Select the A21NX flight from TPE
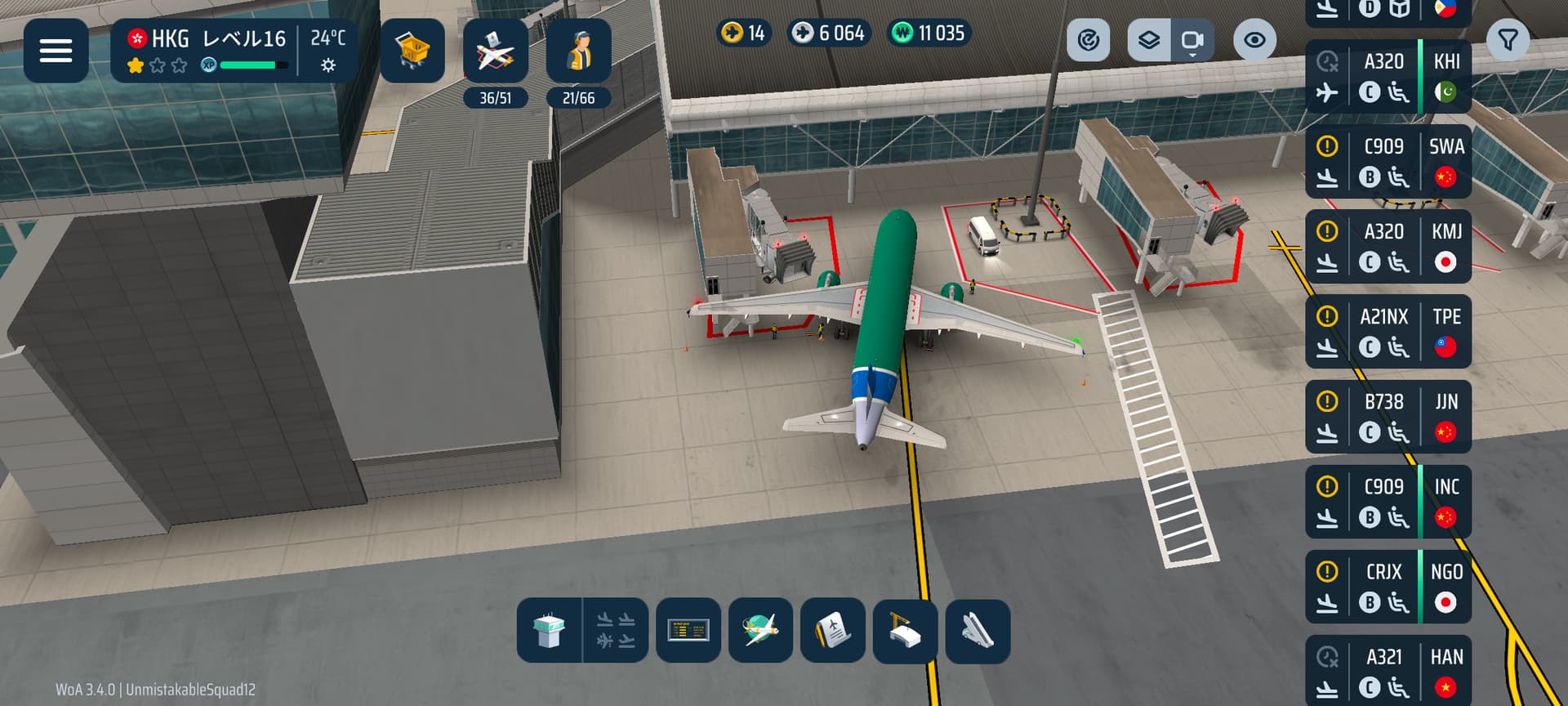This screenshot has height=706, width=1568. (1388, 332)
